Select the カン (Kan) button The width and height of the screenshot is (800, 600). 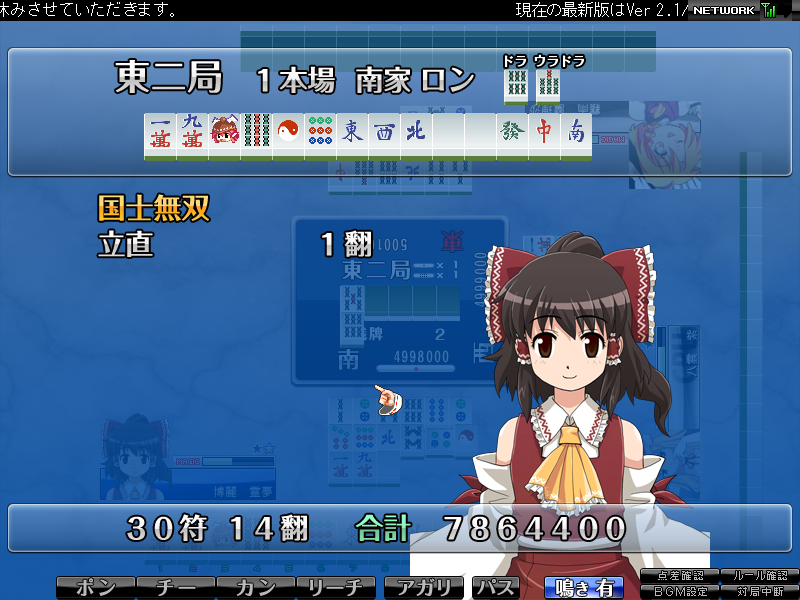(256, 588)
